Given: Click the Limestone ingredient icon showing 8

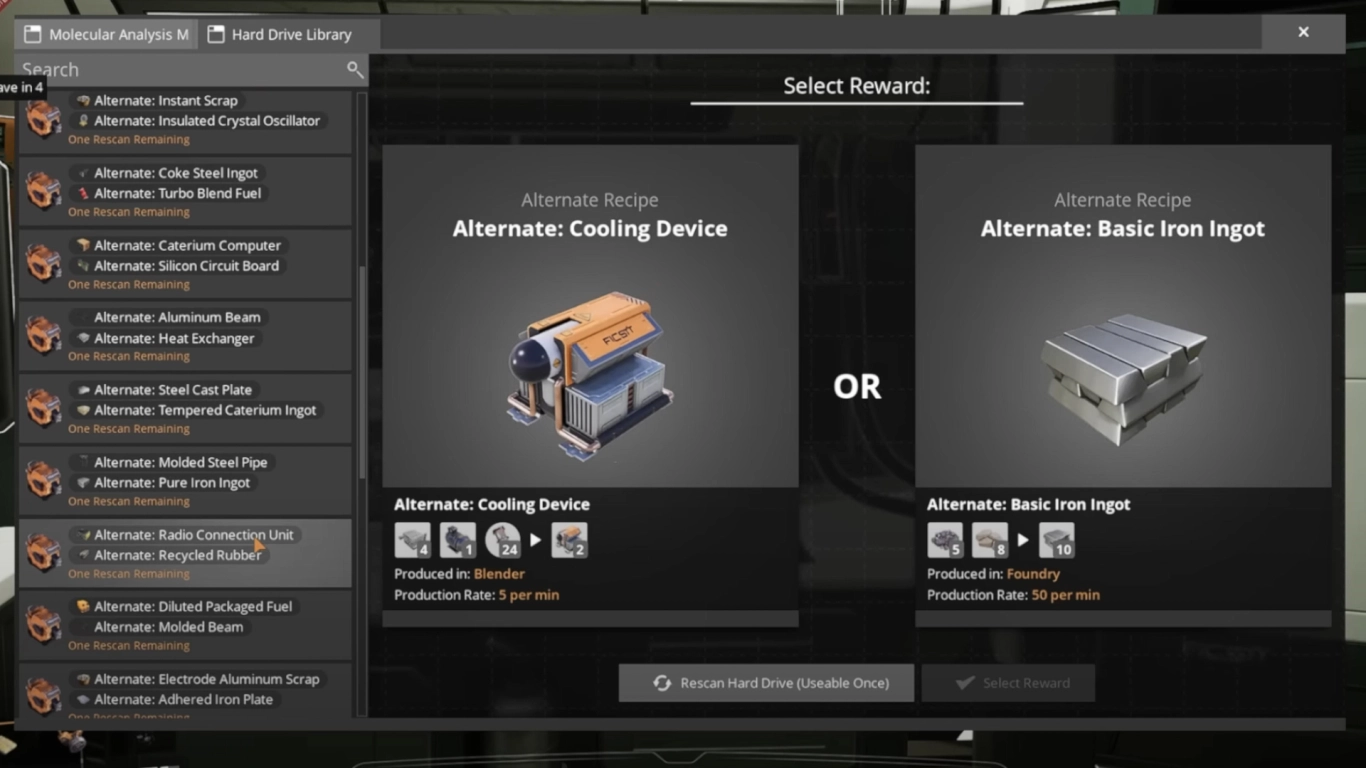Looking at the screenshot, I should coord(989,540).
